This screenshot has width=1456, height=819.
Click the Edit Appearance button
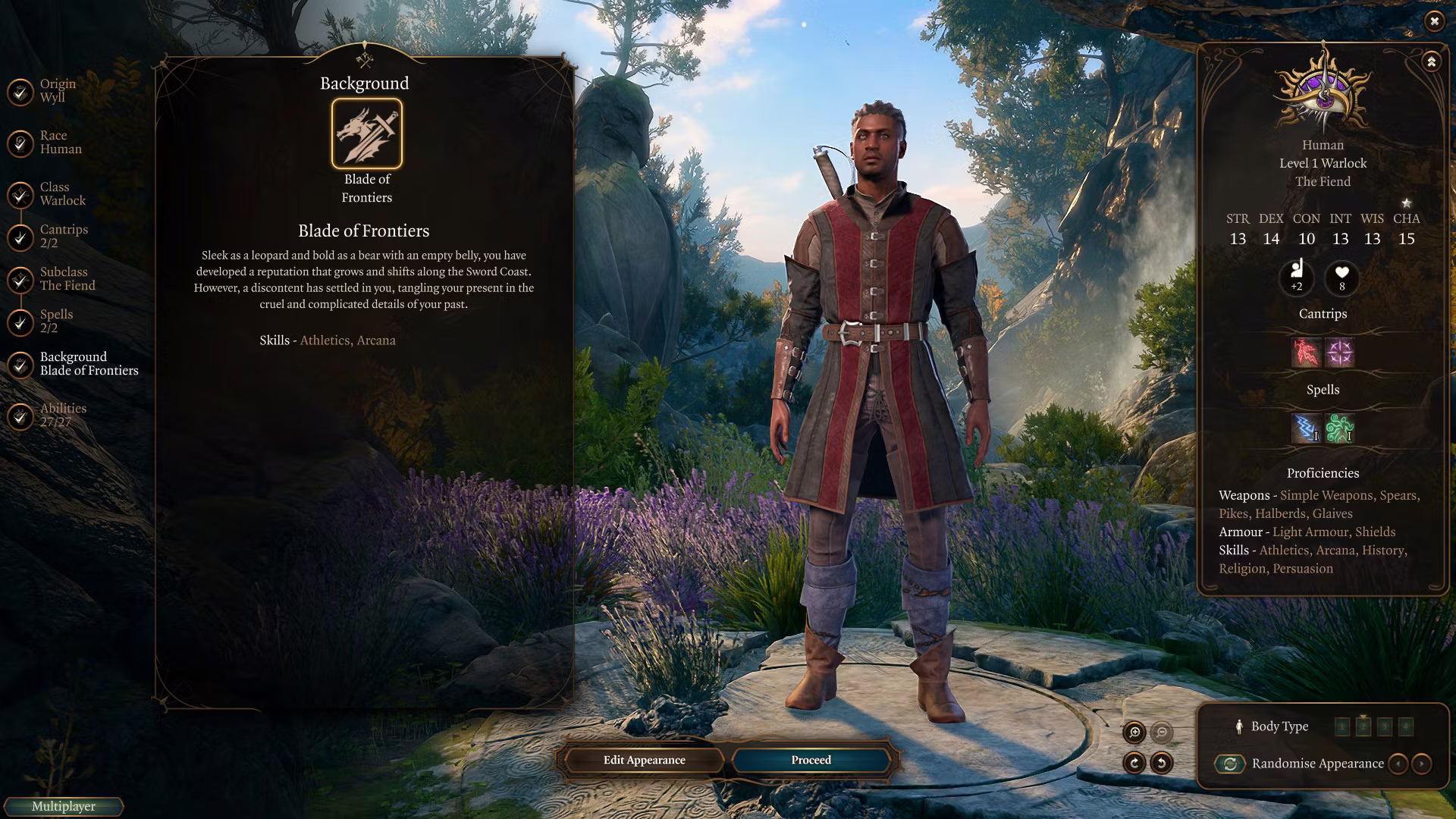[x=644, y=760]
